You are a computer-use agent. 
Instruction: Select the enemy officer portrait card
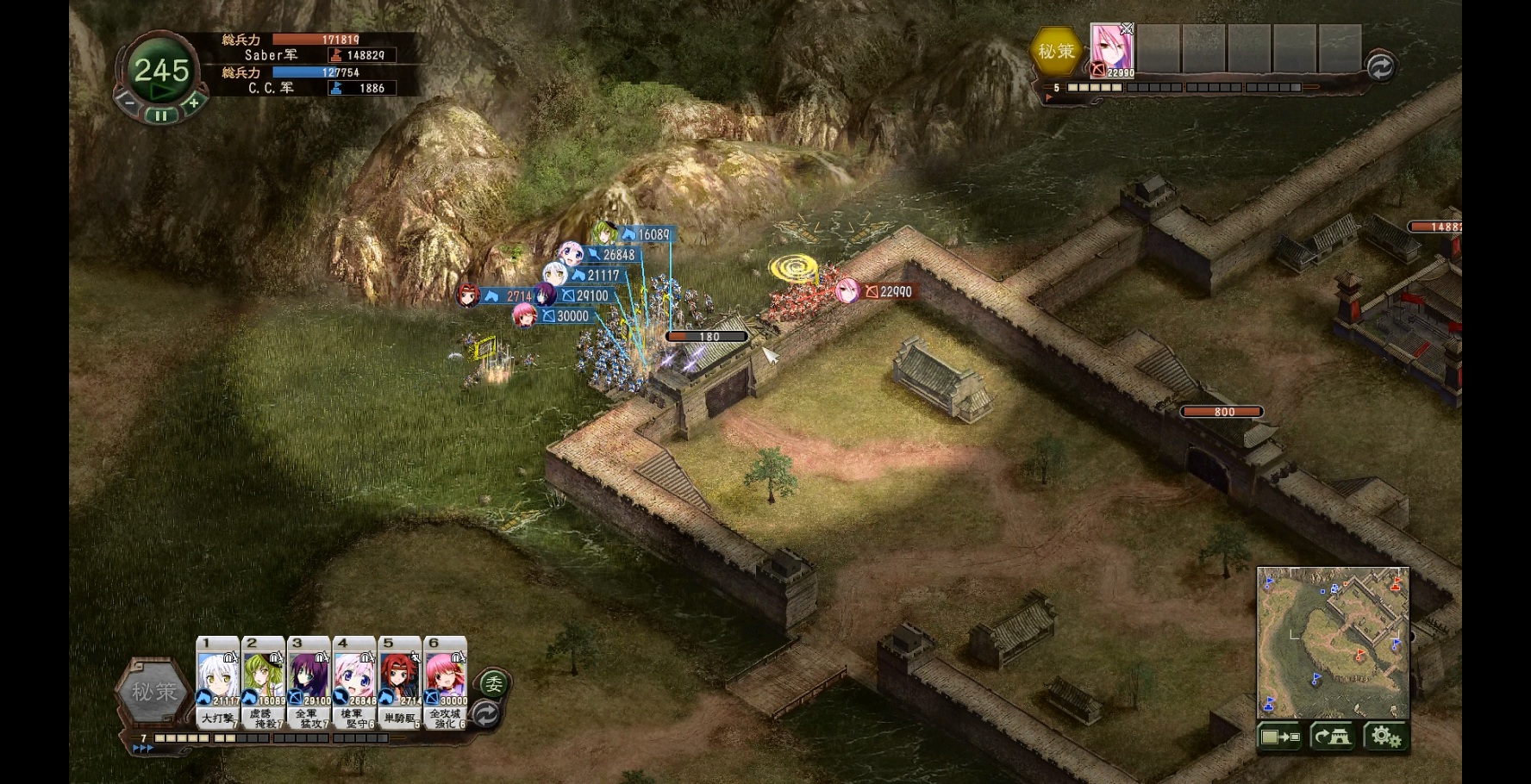click(1111, 50)
